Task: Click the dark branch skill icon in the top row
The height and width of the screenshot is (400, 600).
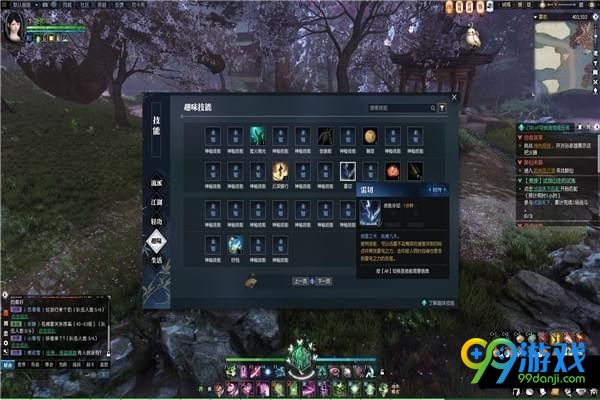Action: pyautogui.click(x=325, y=135)
